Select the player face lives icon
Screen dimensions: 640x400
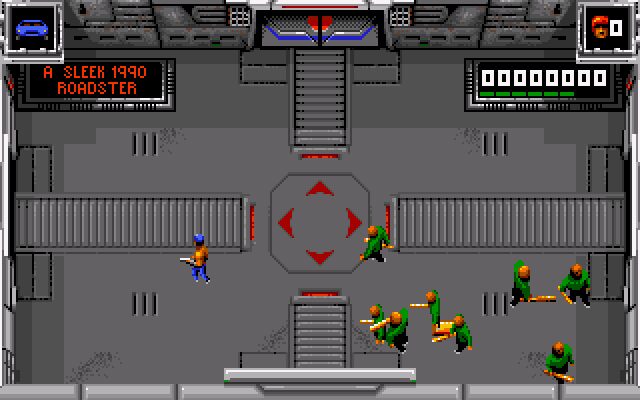pyautogui.click(x=600, y=27)
